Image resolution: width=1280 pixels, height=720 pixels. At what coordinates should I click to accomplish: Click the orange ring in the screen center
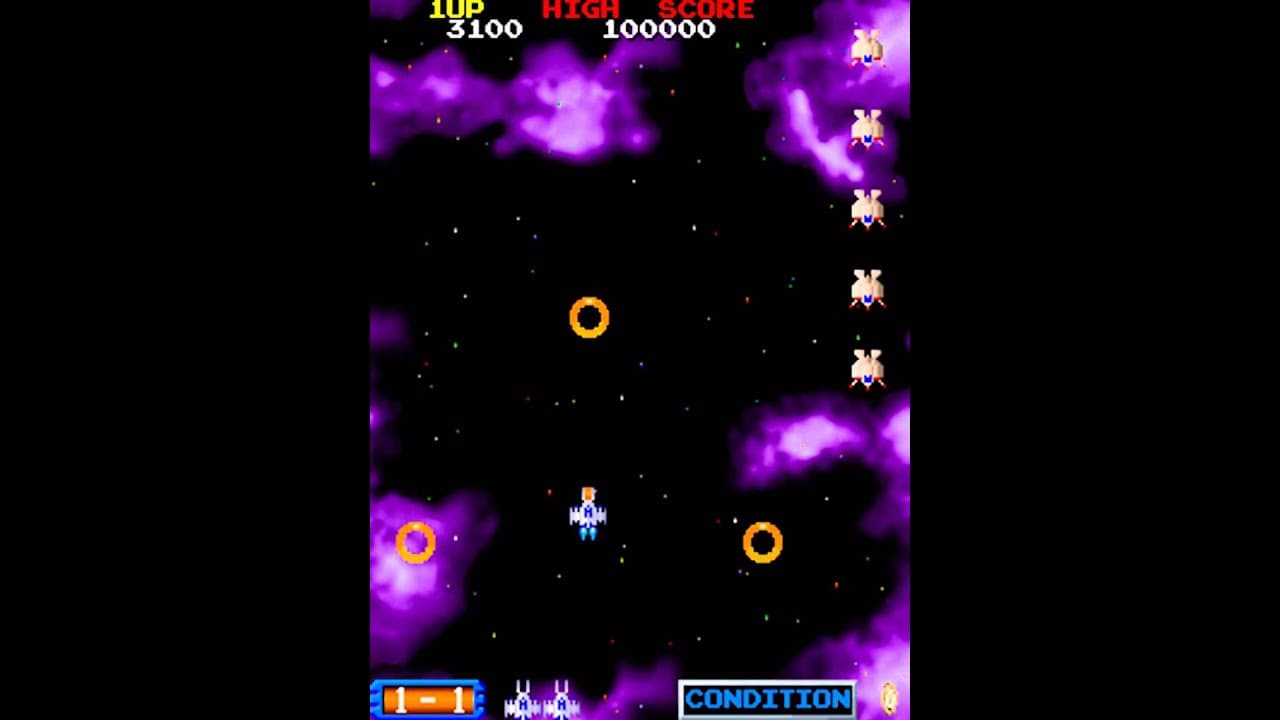(x=588, y=318)
